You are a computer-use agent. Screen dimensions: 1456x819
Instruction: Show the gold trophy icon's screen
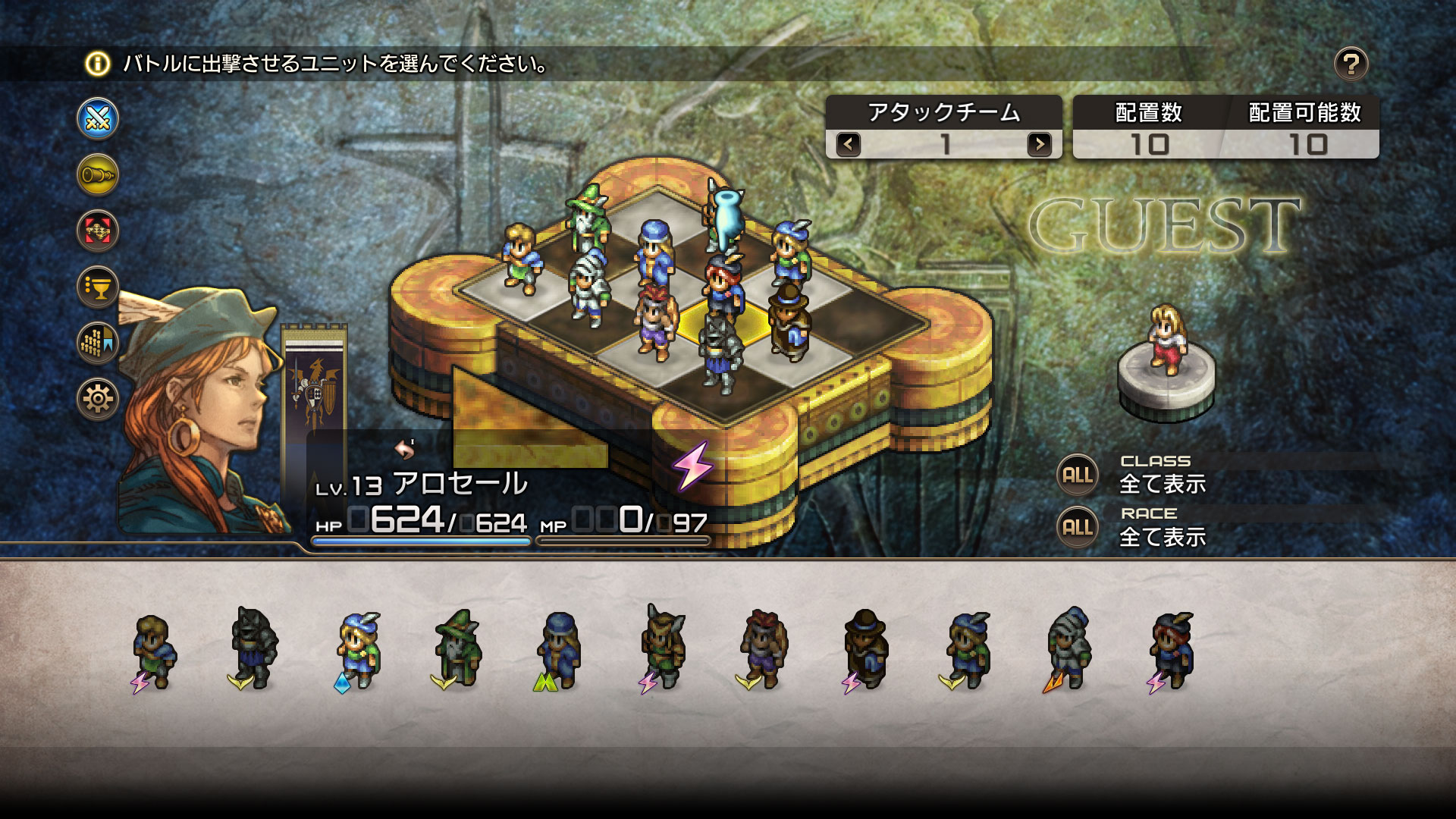point(98,287)
